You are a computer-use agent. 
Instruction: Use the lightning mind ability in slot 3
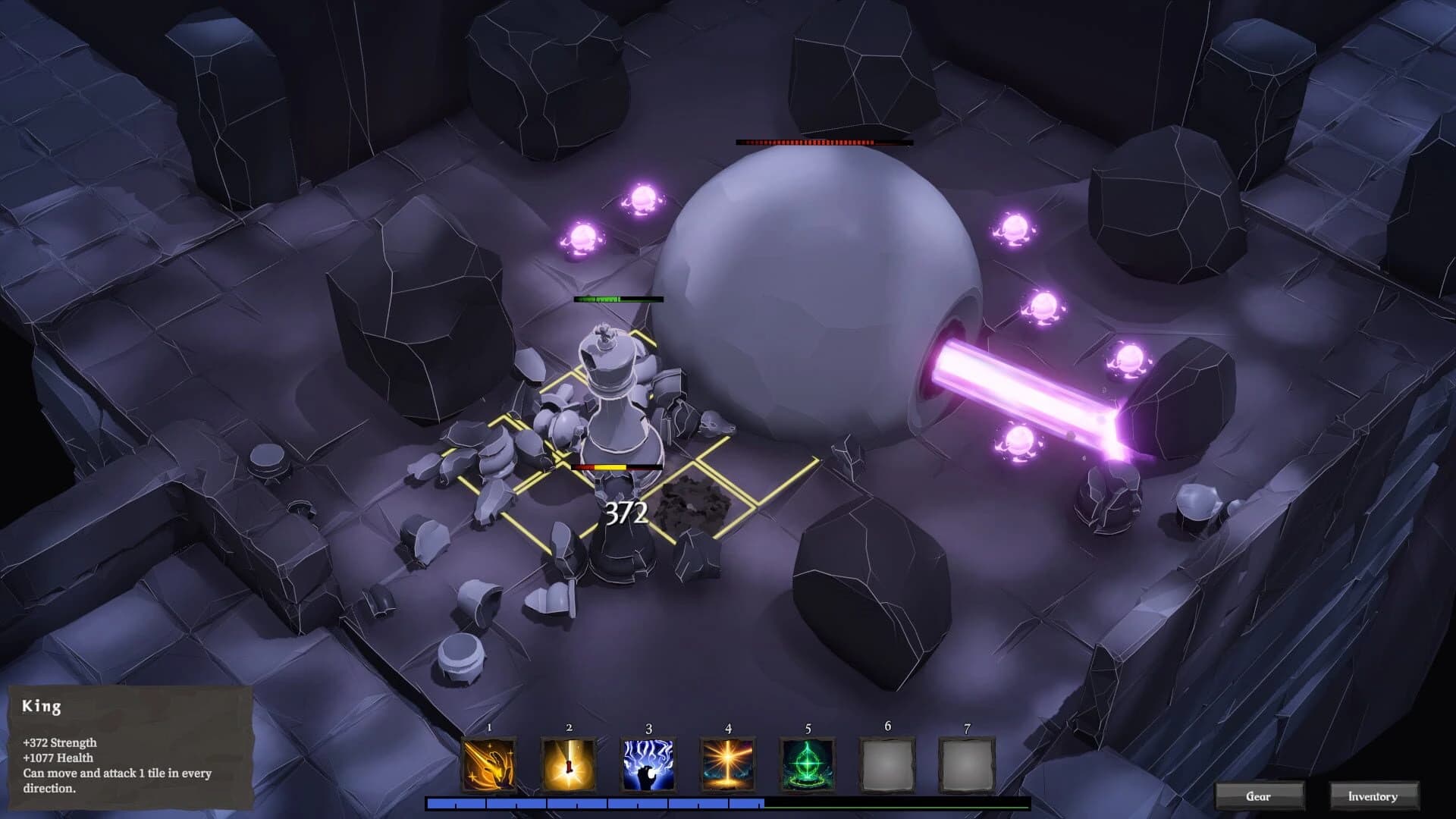[649, 762]
